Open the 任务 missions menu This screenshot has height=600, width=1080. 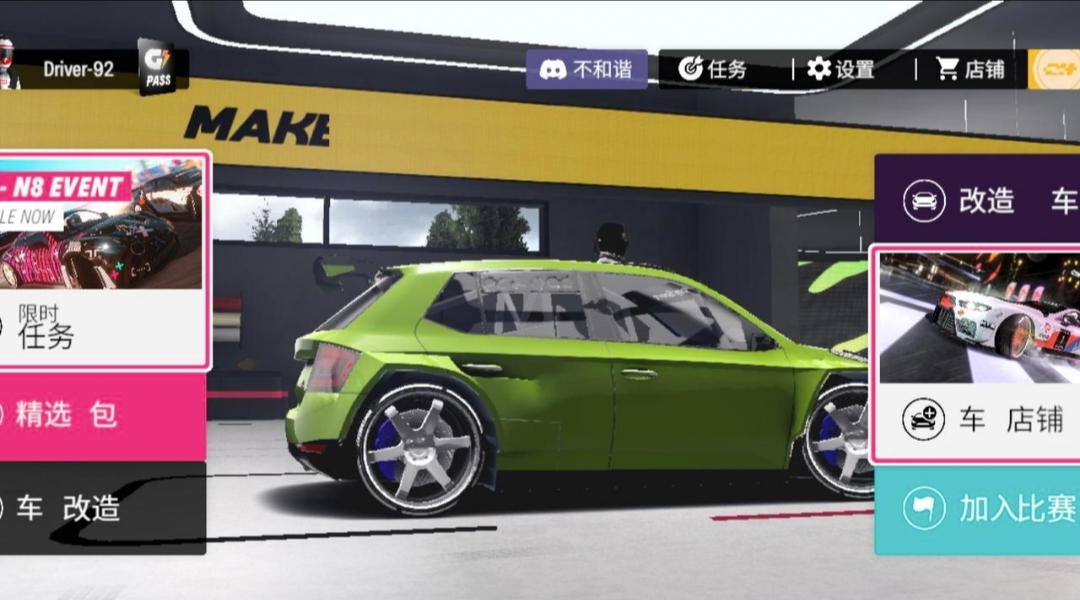pyautogui.click(x=713, y=69)
